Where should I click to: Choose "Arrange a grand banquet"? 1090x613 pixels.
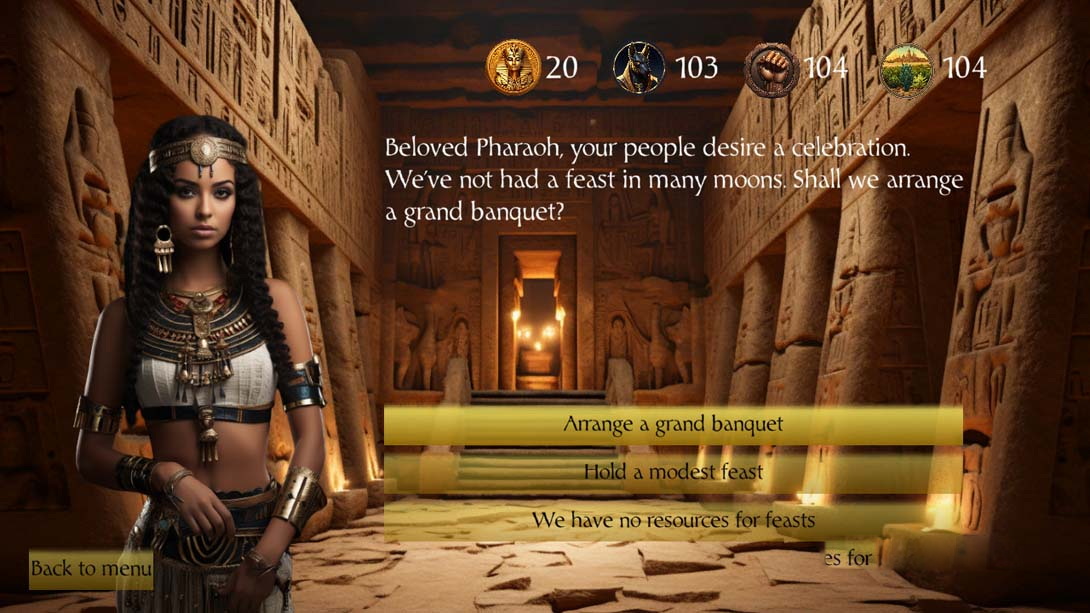pyautogui.click(x=673, y=424)
